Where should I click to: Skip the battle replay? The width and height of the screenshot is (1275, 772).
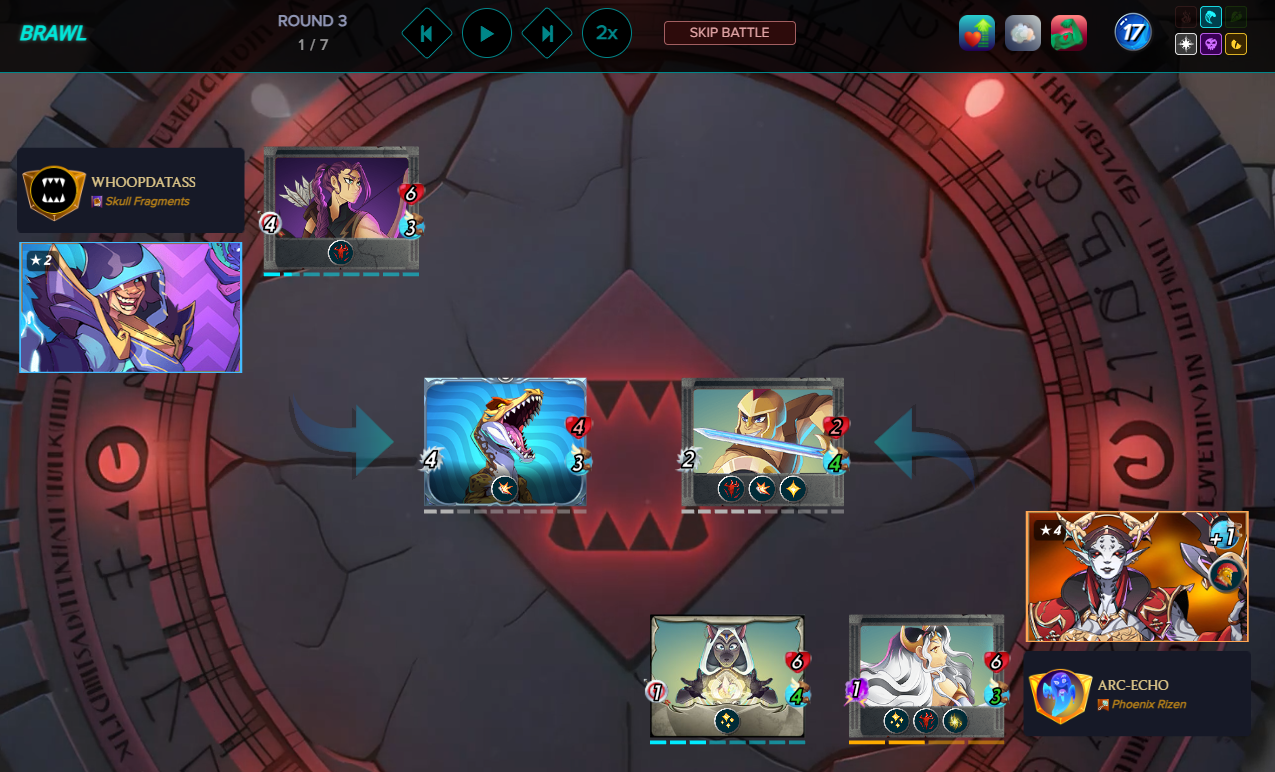(729, 33)
